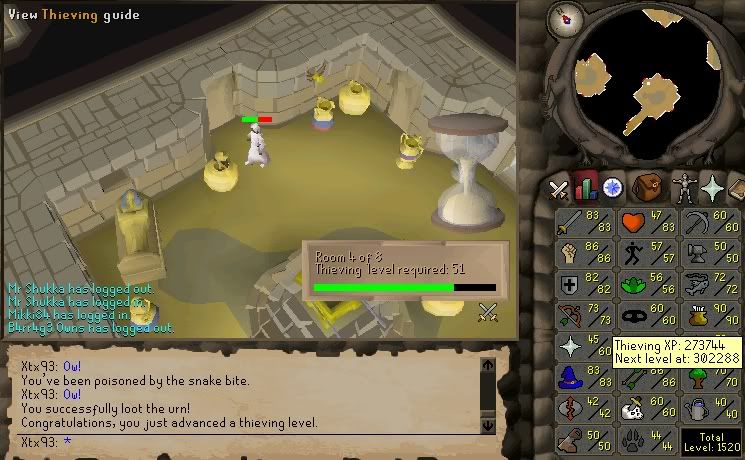This screenshot has height=460, width=745.
Task: View the Agility skill guide
Action: tap(647, 254)
